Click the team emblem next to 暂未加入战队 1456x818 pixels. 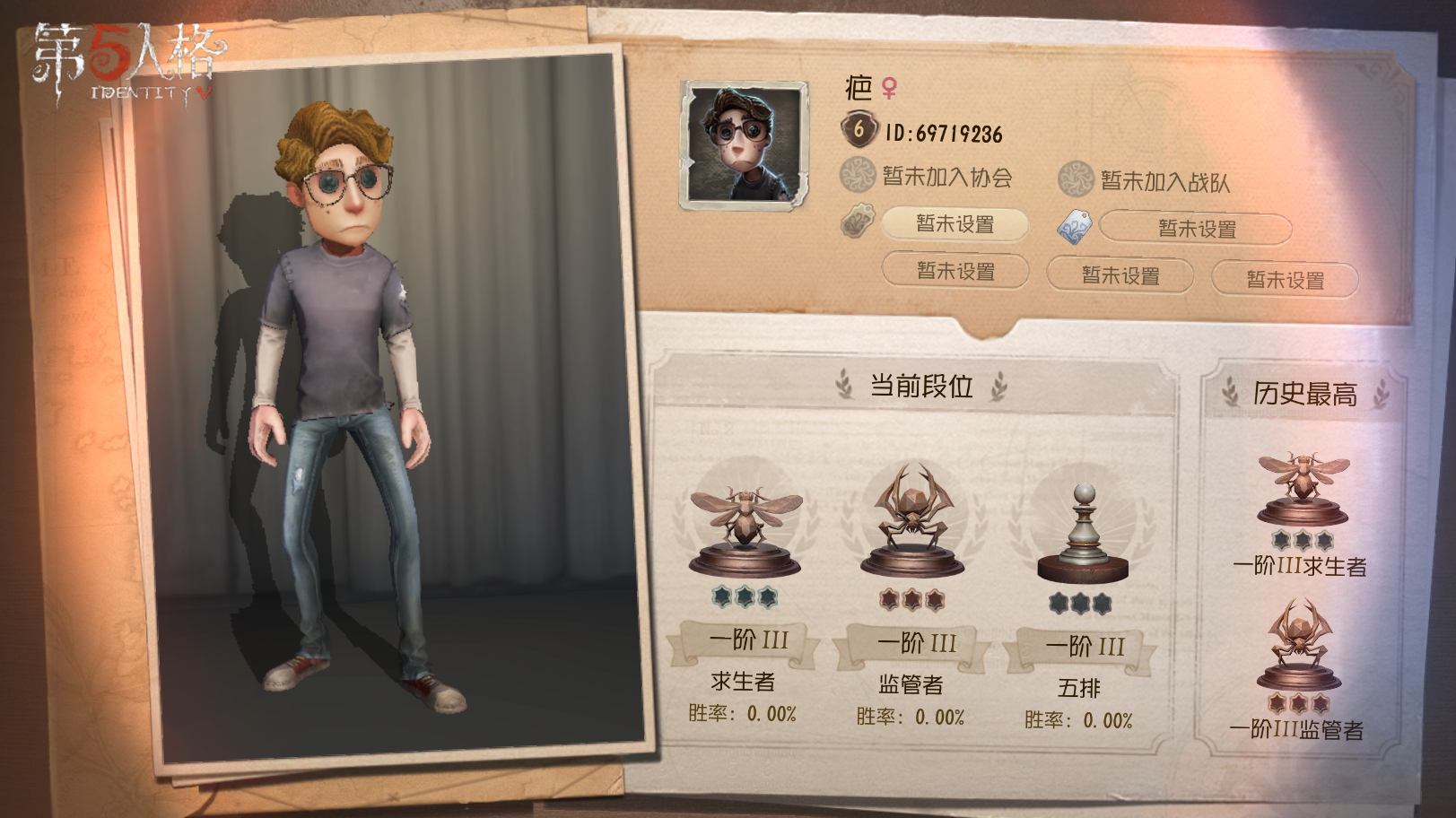(x=1076, y=177)
